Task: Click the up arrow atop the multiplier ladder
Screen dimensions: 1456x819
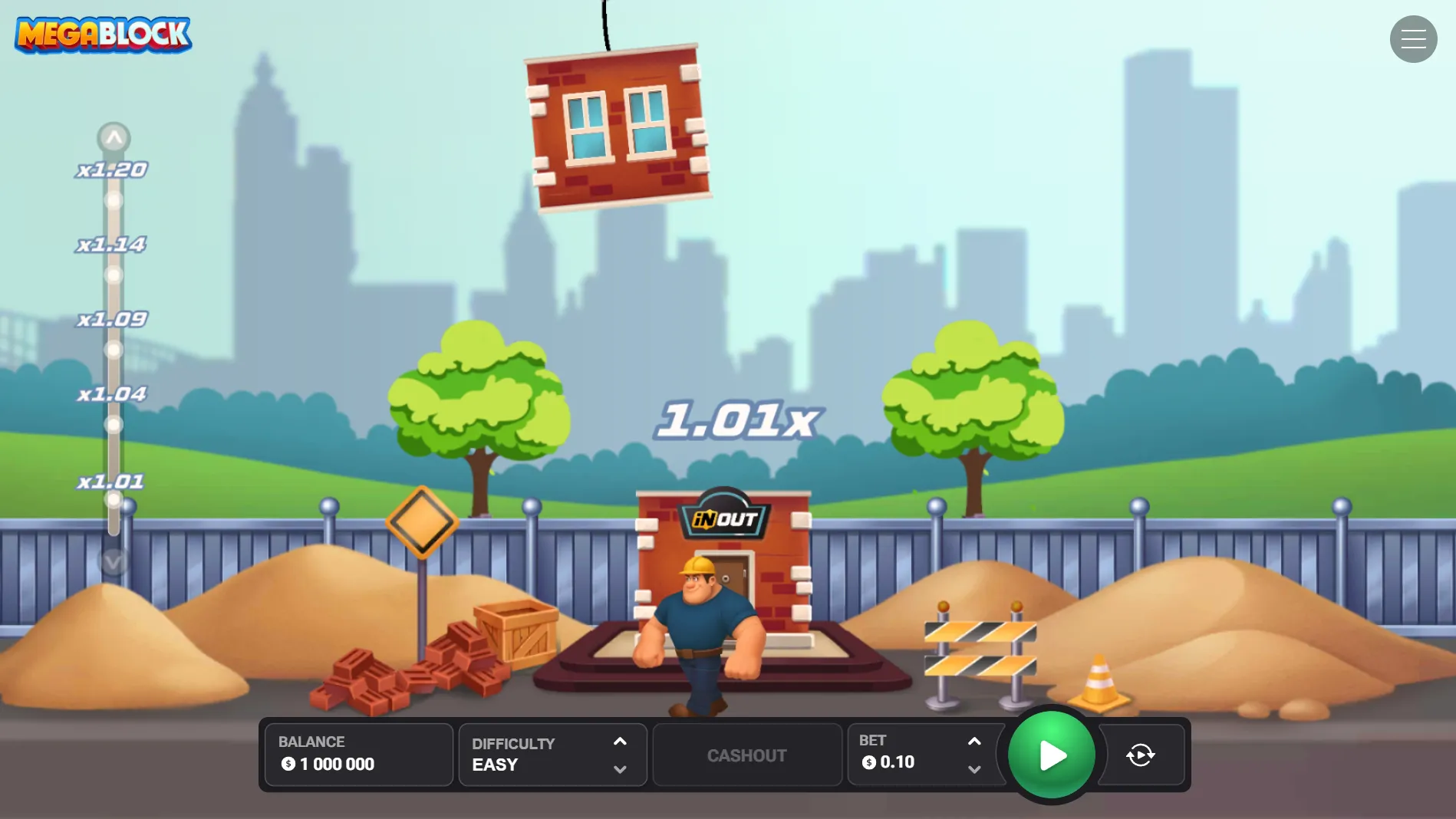Action: point(114,137)
